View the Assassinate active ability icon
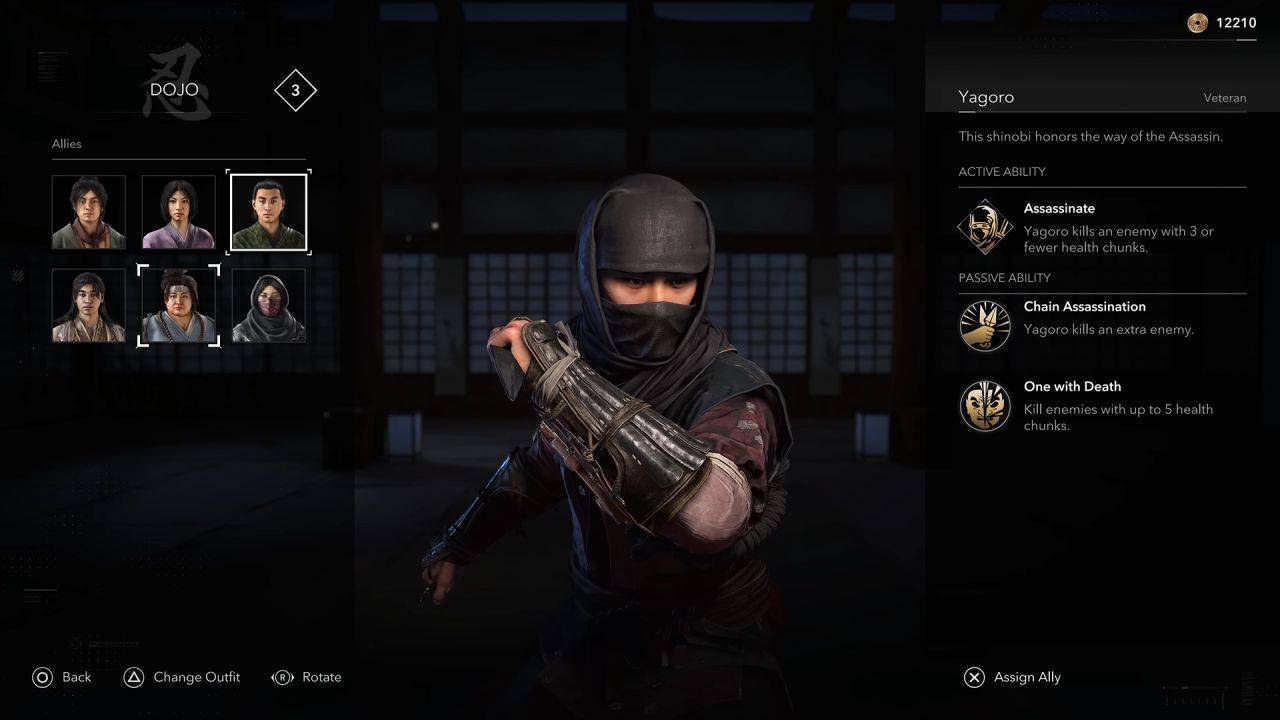This screenshot has height=720, width=1280. [x=985, y=226]
